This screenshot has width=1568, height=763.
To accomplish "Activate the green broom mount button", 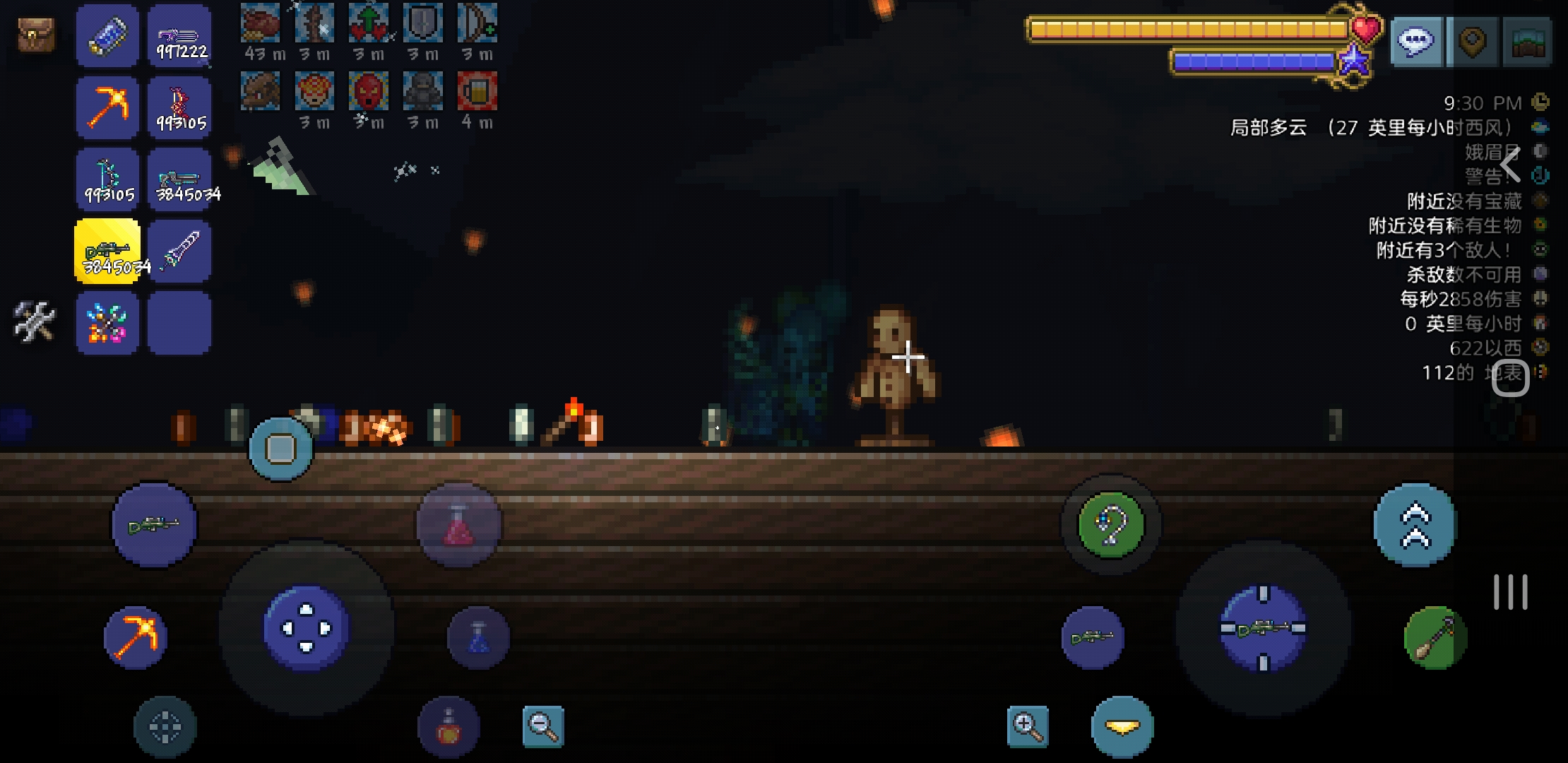I will [1435, 637].
